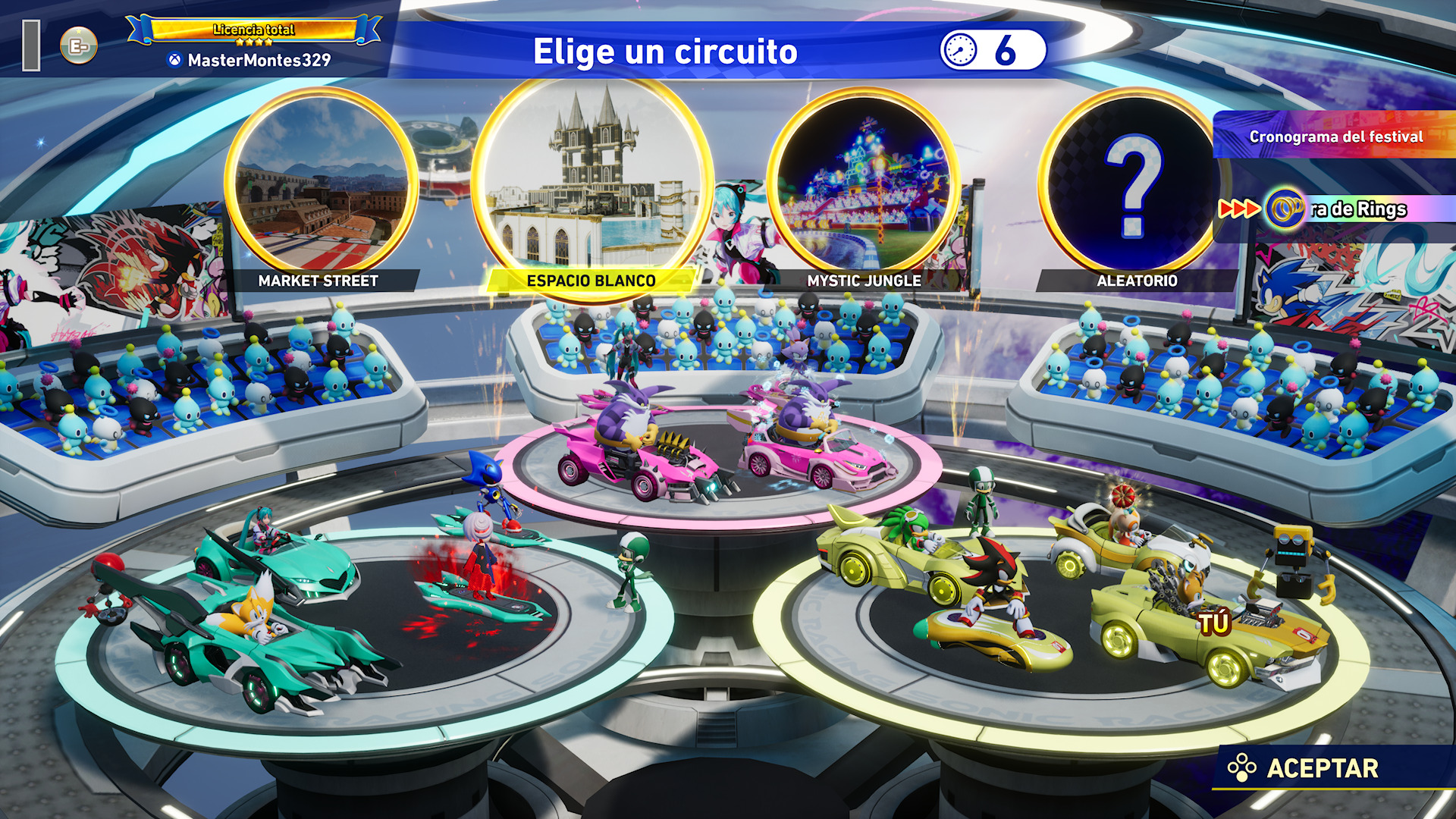Open the Cronograma del festival panel
The height and width of the screenshot is (819, 1456).
click(1335, 136)
